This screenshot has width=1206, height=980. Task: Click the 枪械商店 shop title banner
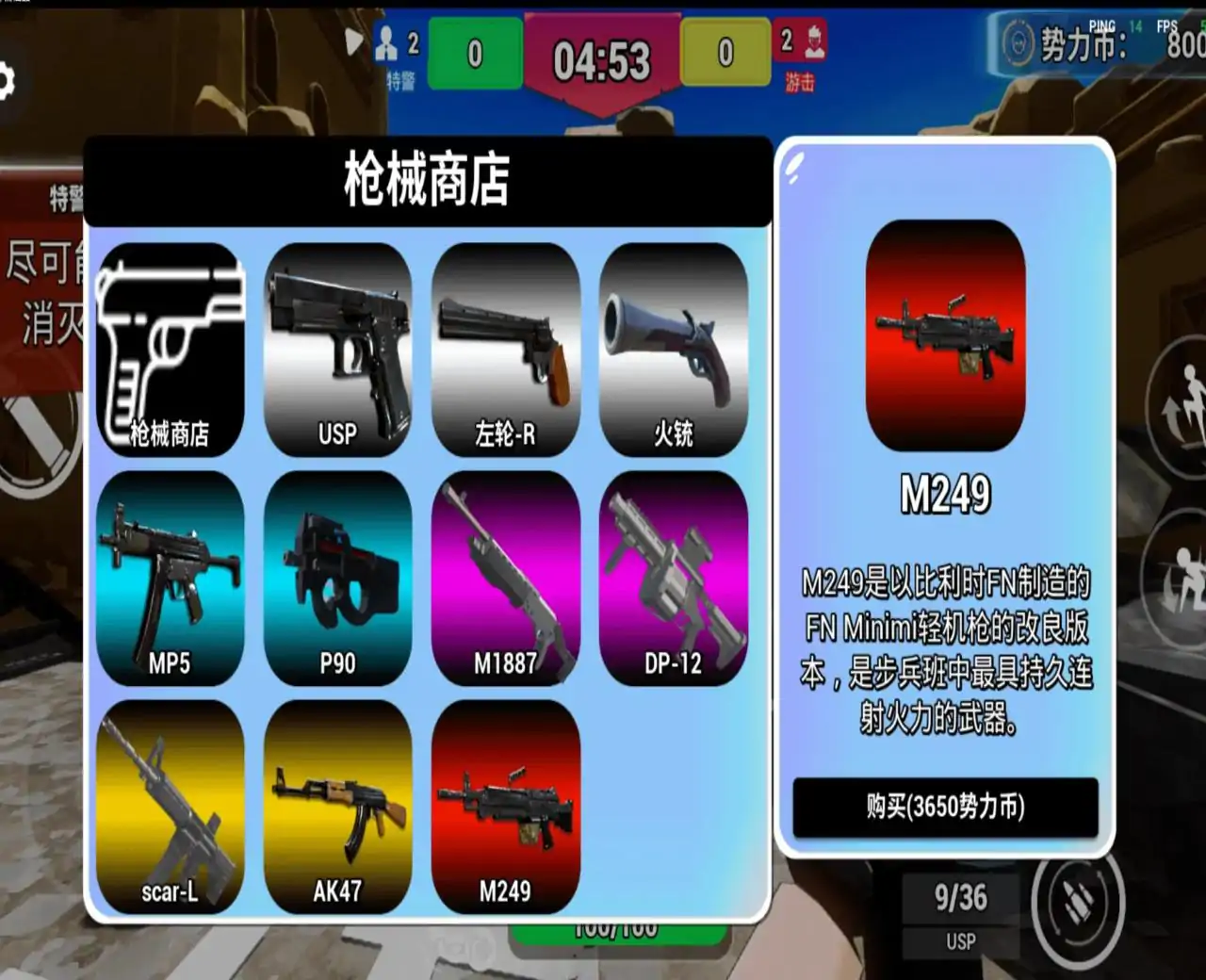tap(426, 178)
